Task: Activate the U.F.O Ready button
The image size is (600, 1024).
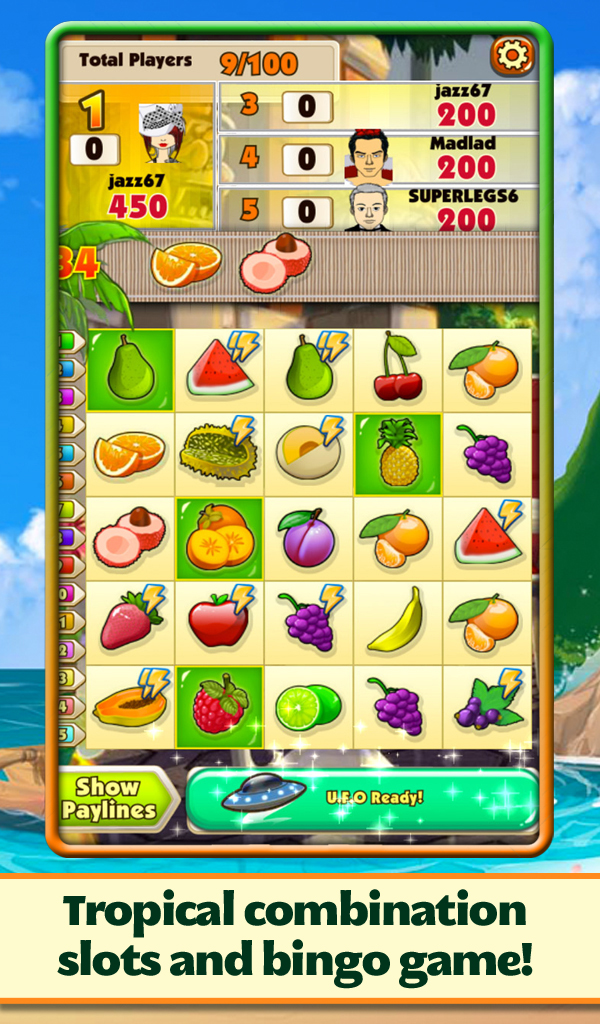Action: (362, 797)
